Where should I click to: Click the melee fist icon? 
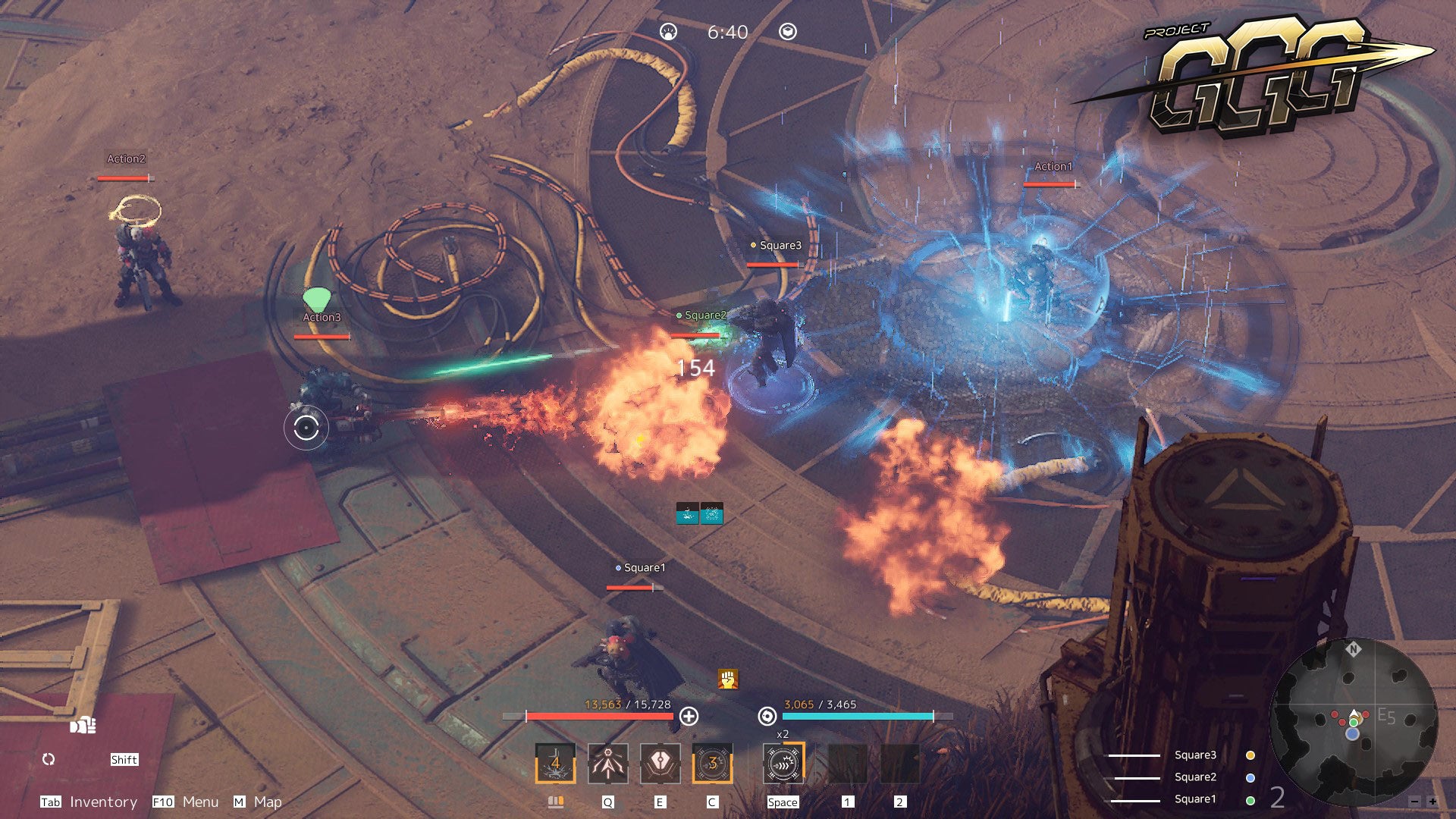(83, 726)
